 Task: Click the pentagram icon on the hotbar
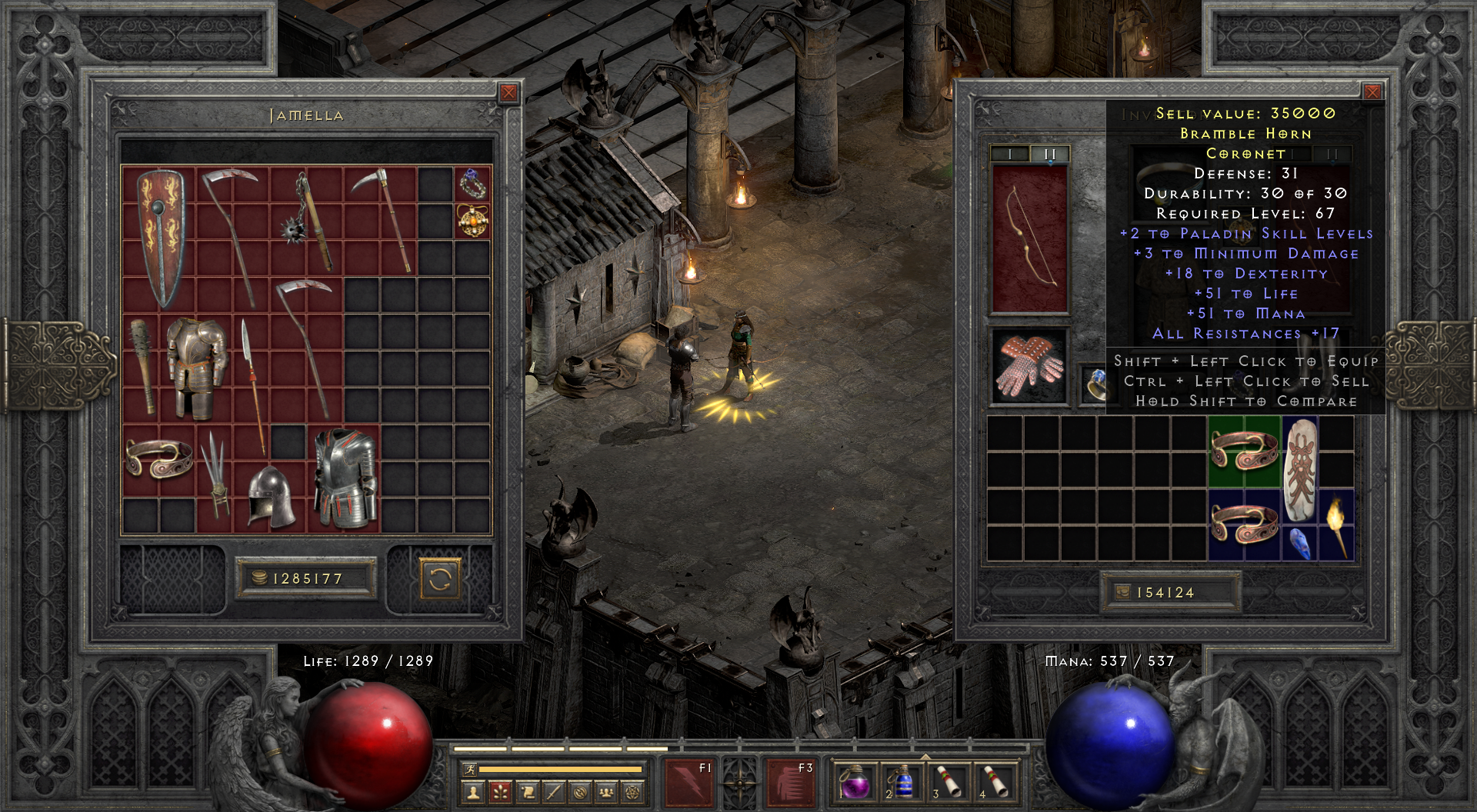[632, 793]
